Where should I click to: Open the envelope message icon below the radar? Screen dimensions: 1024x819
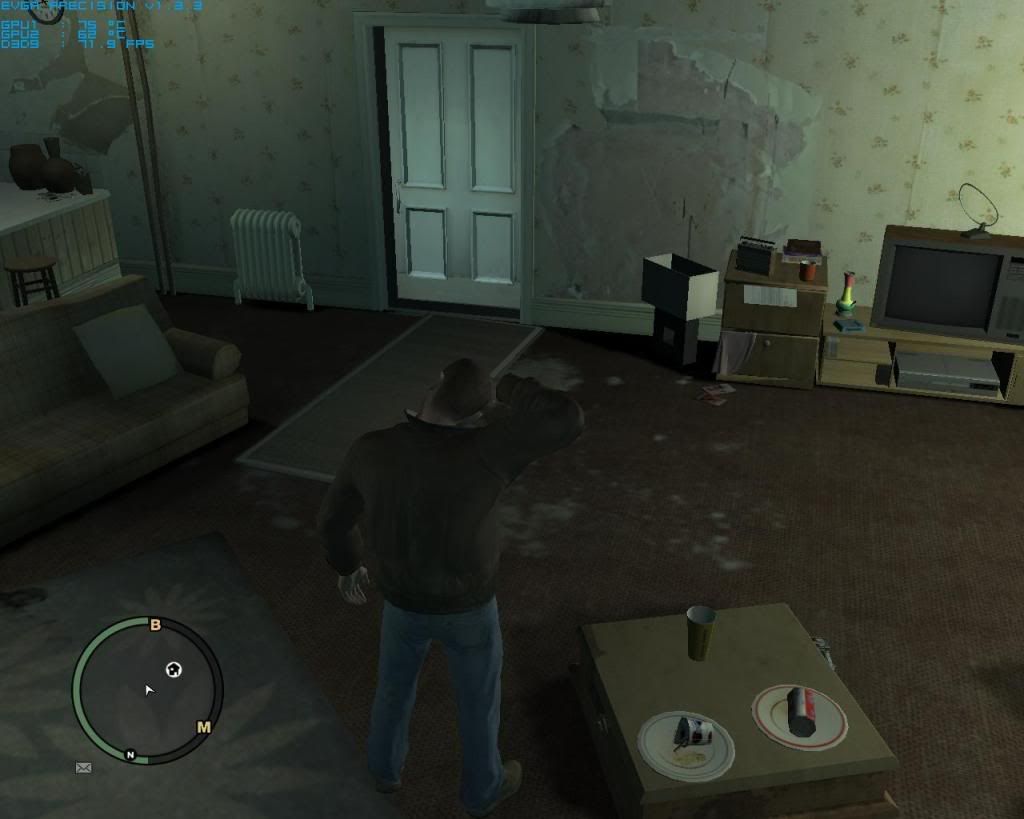coord(83,768)
